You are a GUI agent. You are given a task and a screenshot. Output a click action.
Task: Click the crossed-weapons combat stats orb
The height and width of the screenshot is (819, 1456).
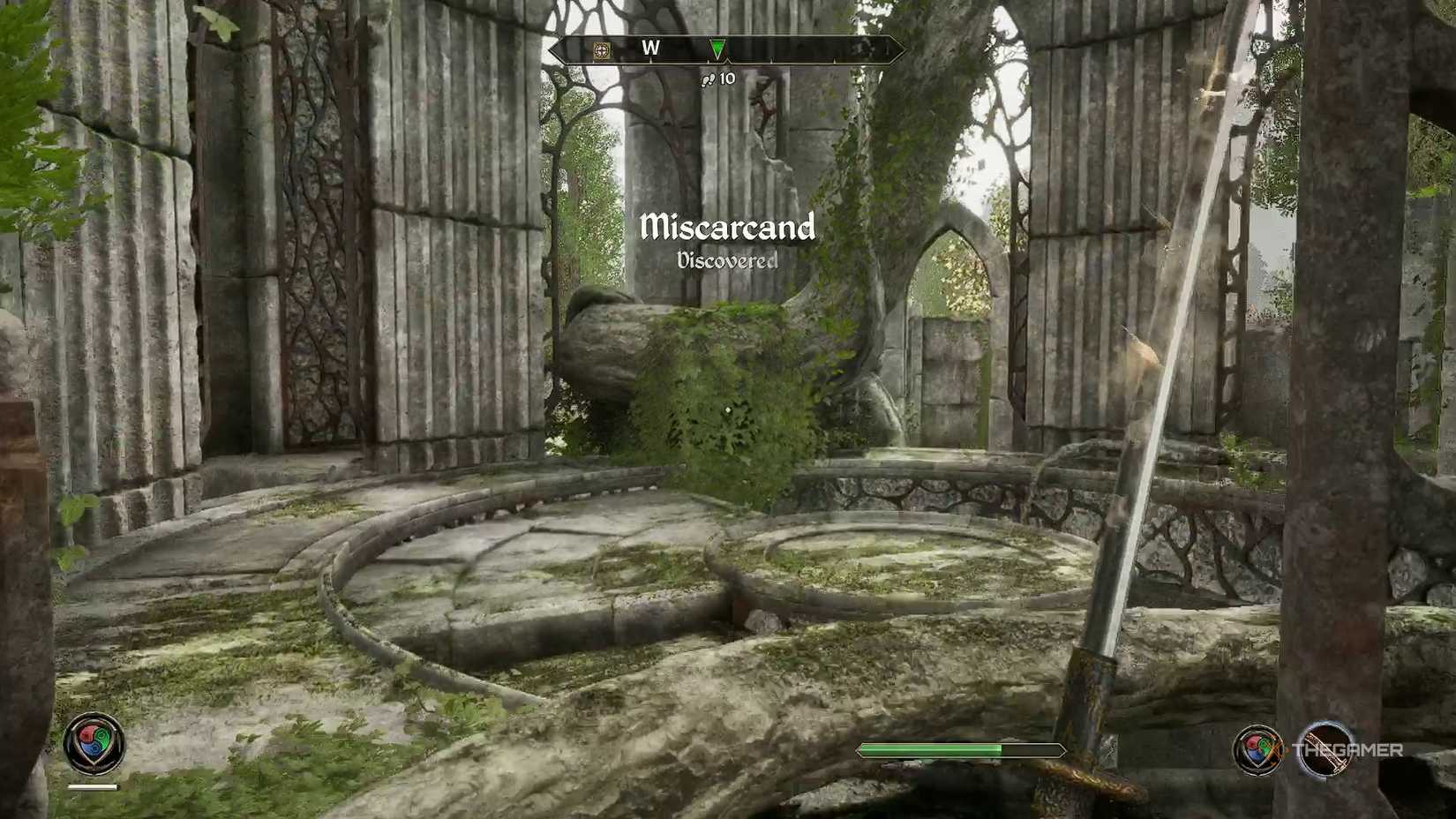click(x=1257, y=750)
